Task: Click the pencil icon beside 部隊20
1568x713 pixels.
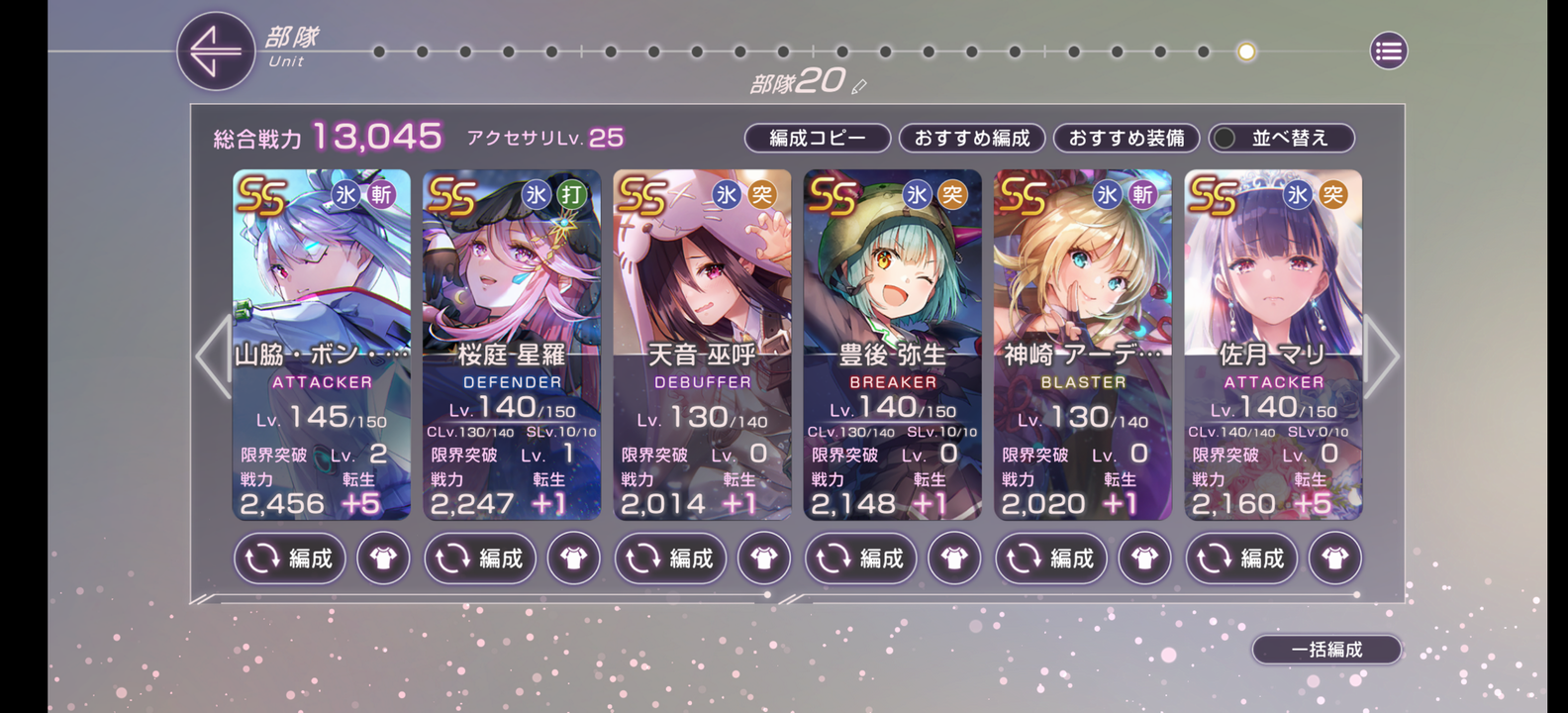Action: 857,85
